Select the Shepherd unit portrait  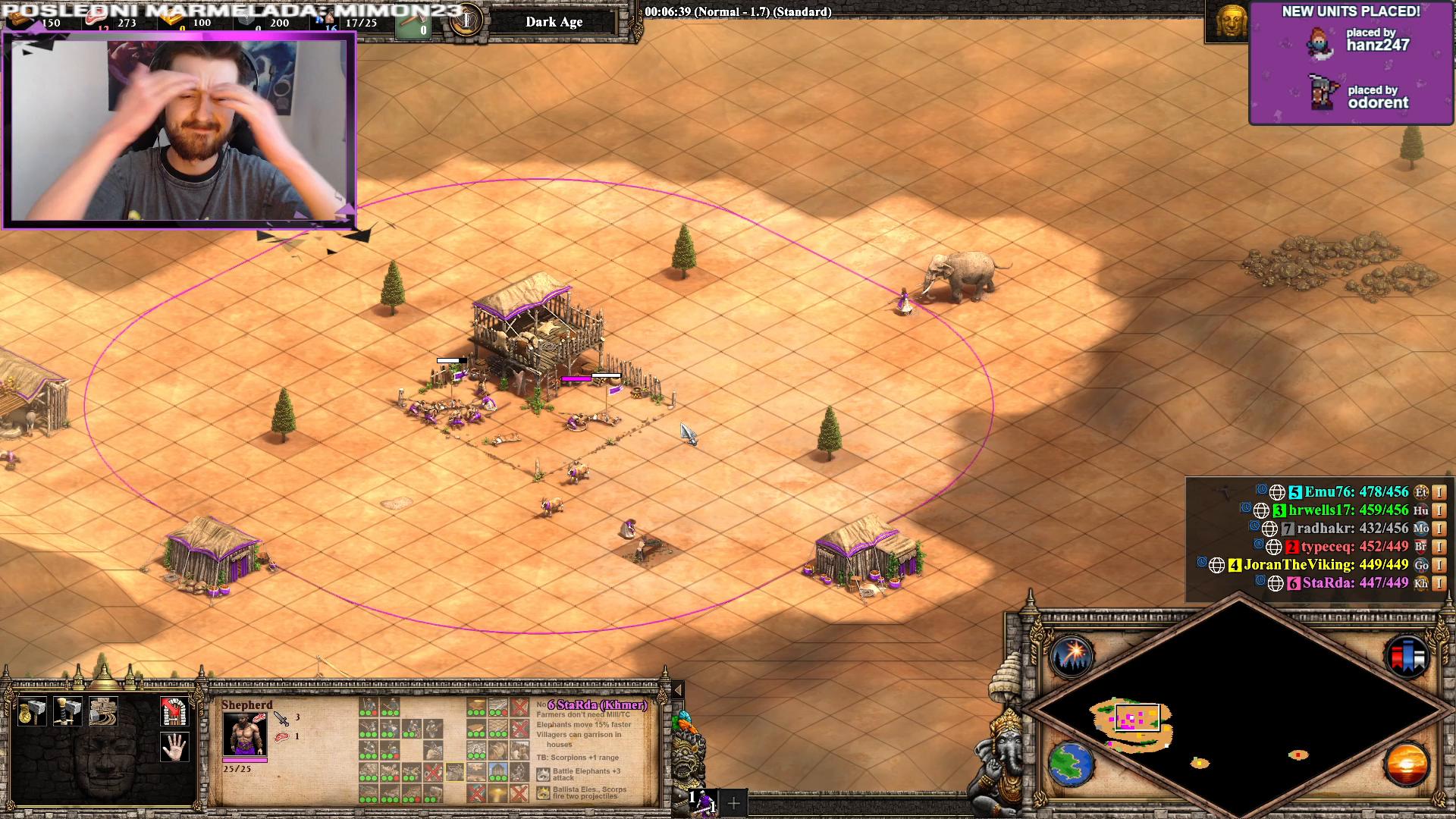tap(244, 734)
